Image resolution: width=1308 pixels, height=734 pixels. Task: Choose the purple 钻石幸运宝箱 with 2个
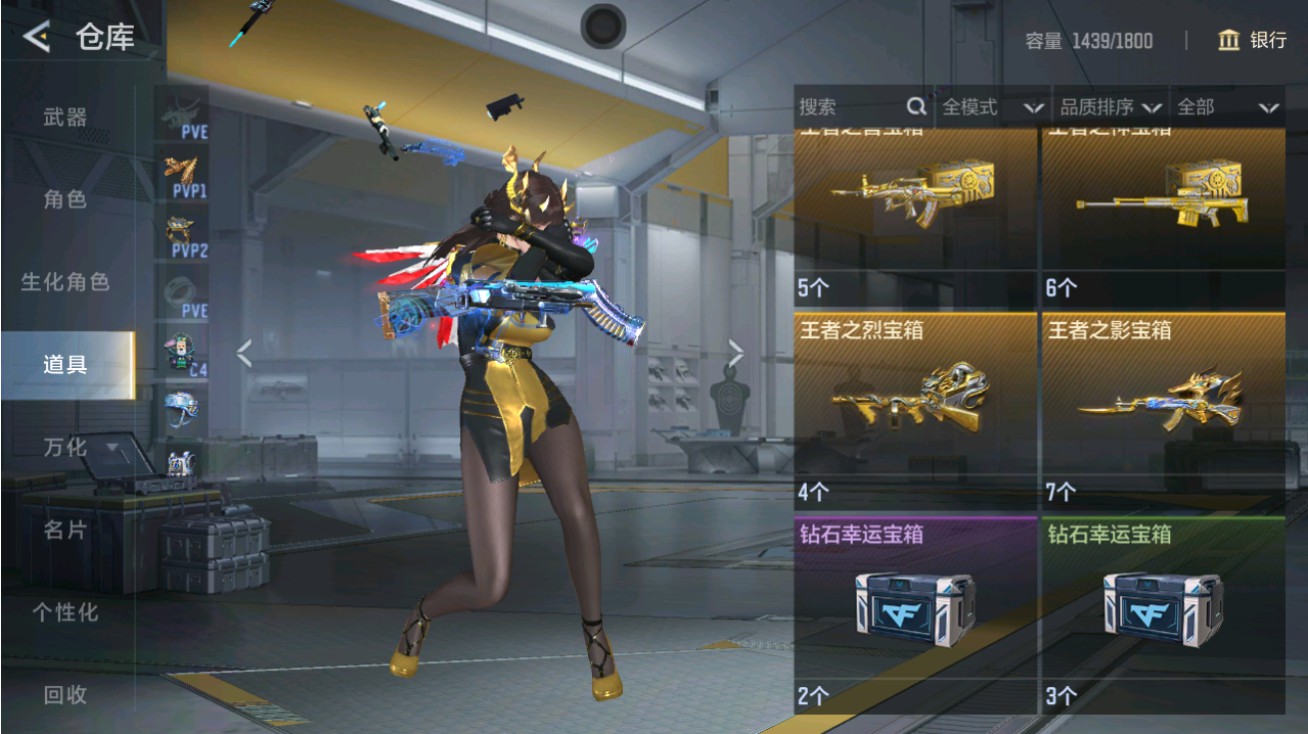click(915, 612)
